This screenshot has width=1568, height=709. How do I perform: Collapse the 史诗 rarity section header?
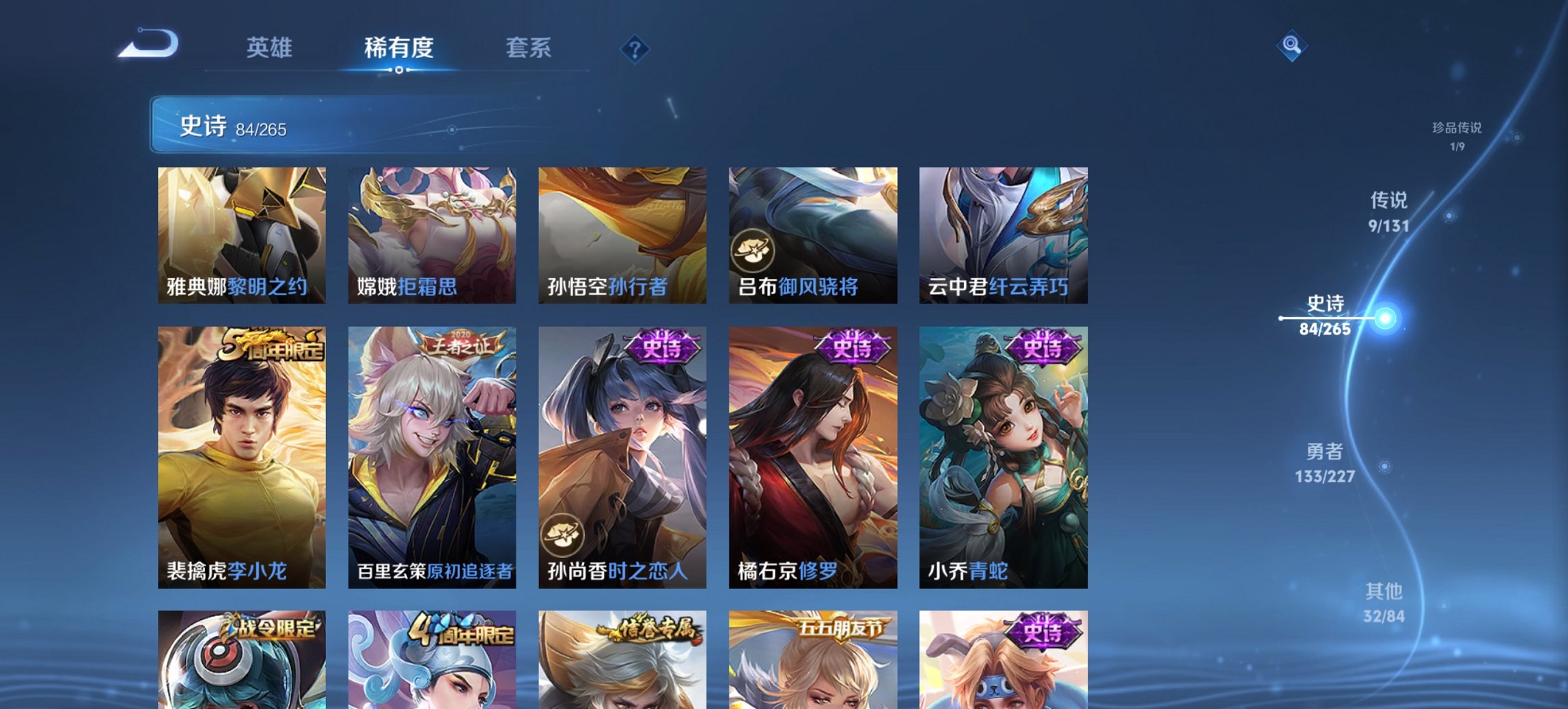point(203,126)
